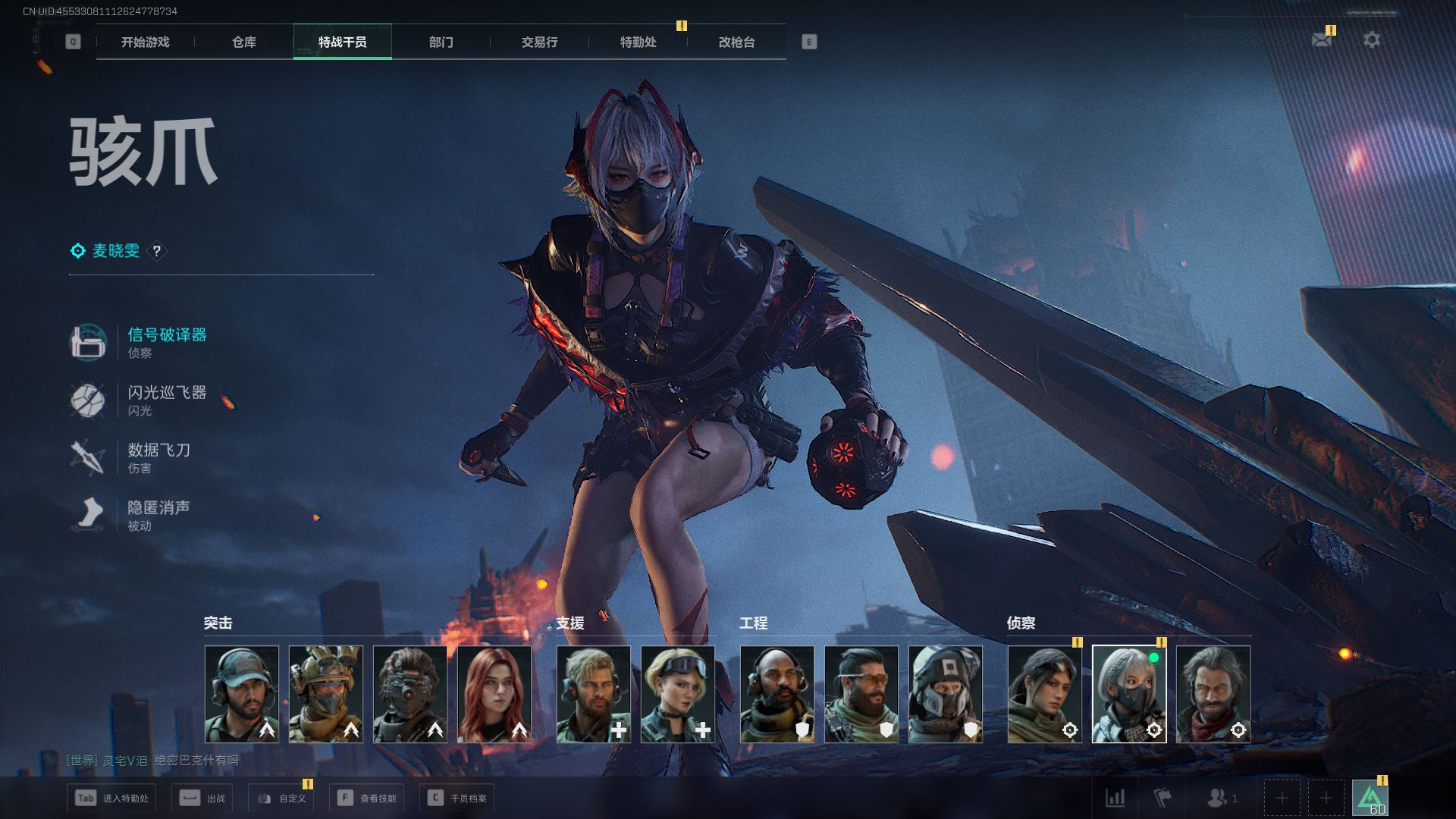Image resolution: width=1456 pixels, height=819 pixels.
Task: Open the mail envelope icon
Action: pos(1322,39)
